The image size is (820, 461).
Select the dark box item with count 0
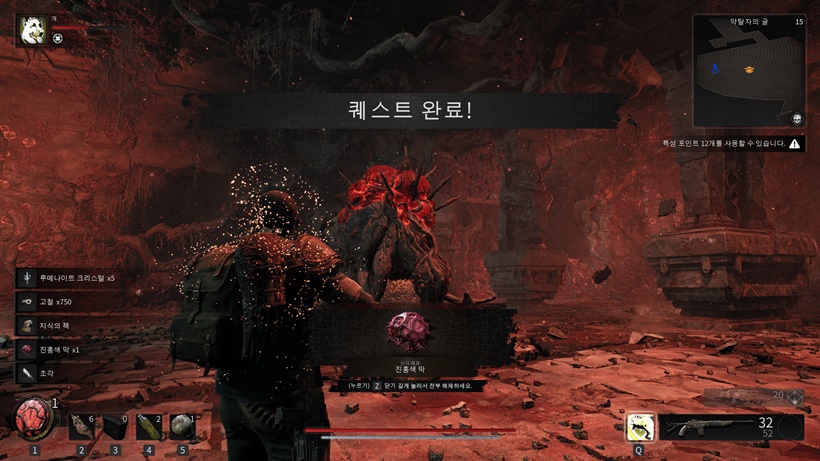pyautogui.click(x=116, y=427)
